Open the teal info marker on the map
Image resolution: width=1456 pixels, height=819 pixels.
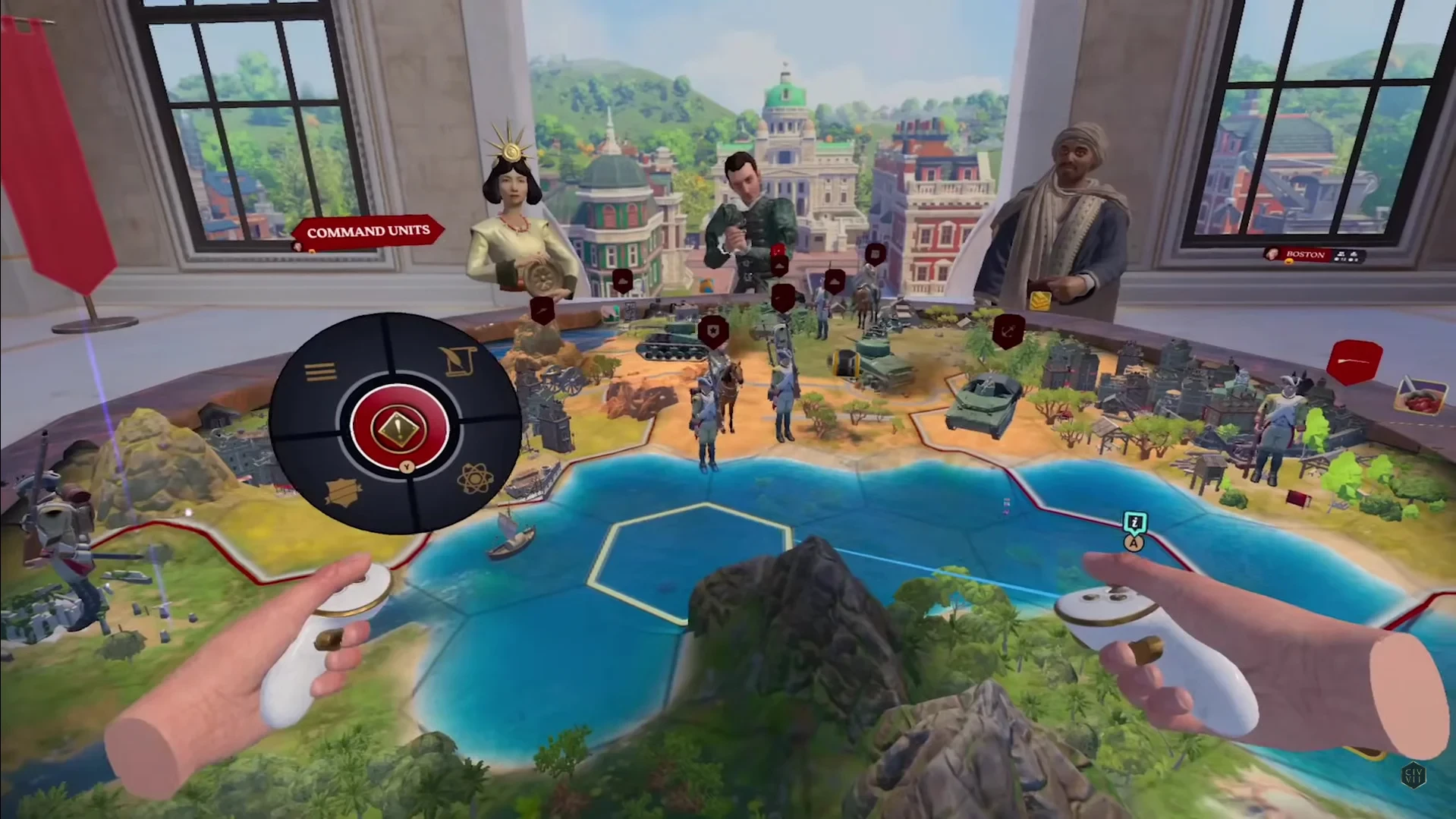tap(1134, 522)
